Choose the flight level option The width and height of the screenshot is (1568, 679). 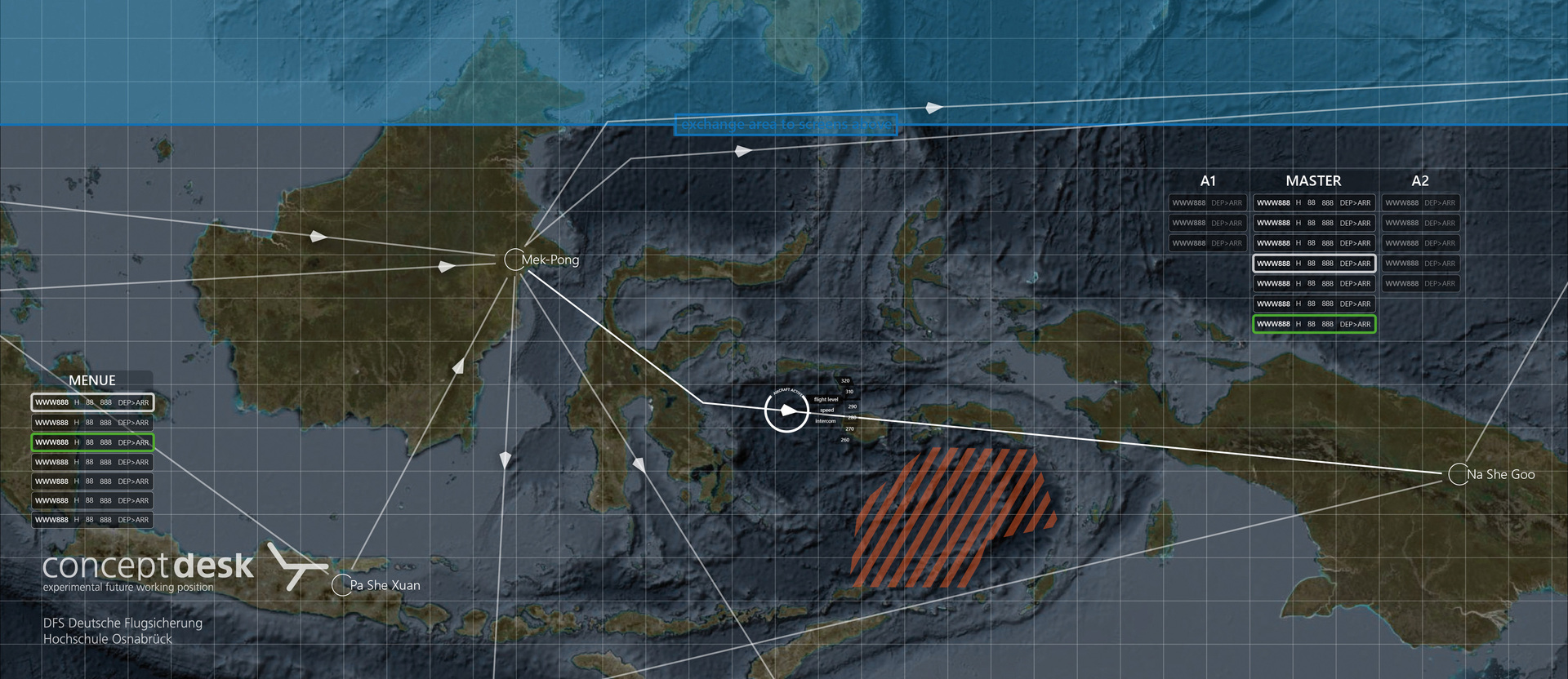click(x=826, y=400)
